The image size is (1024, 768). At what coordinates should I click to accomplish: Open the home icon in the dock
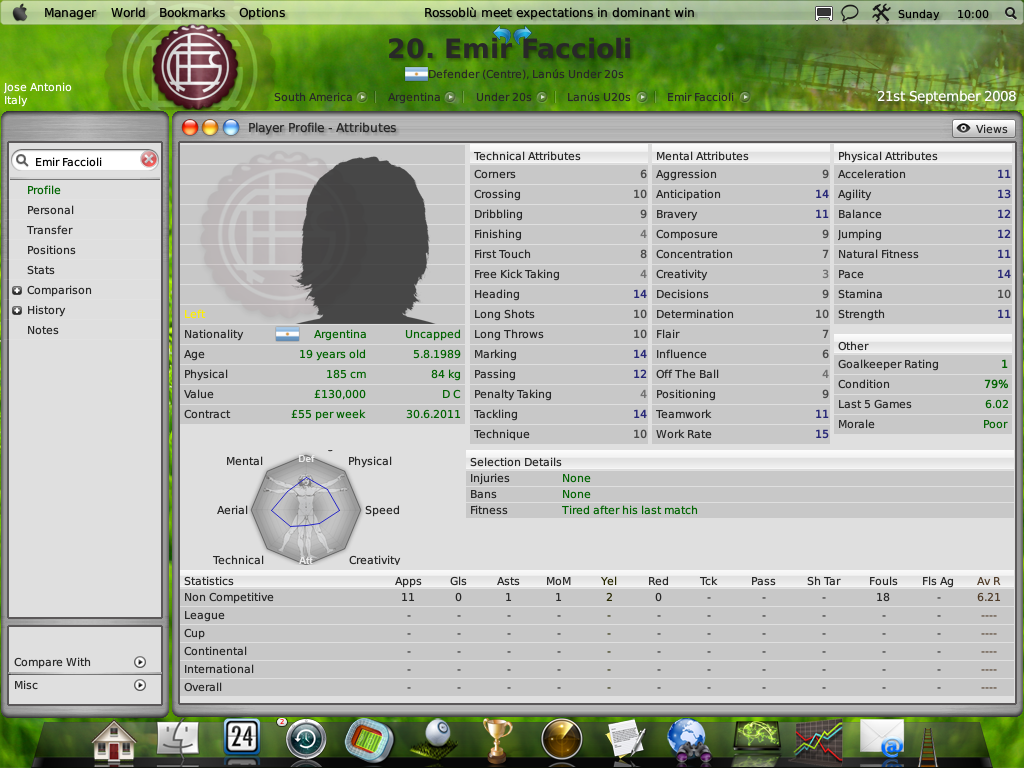tap(113, 741)
